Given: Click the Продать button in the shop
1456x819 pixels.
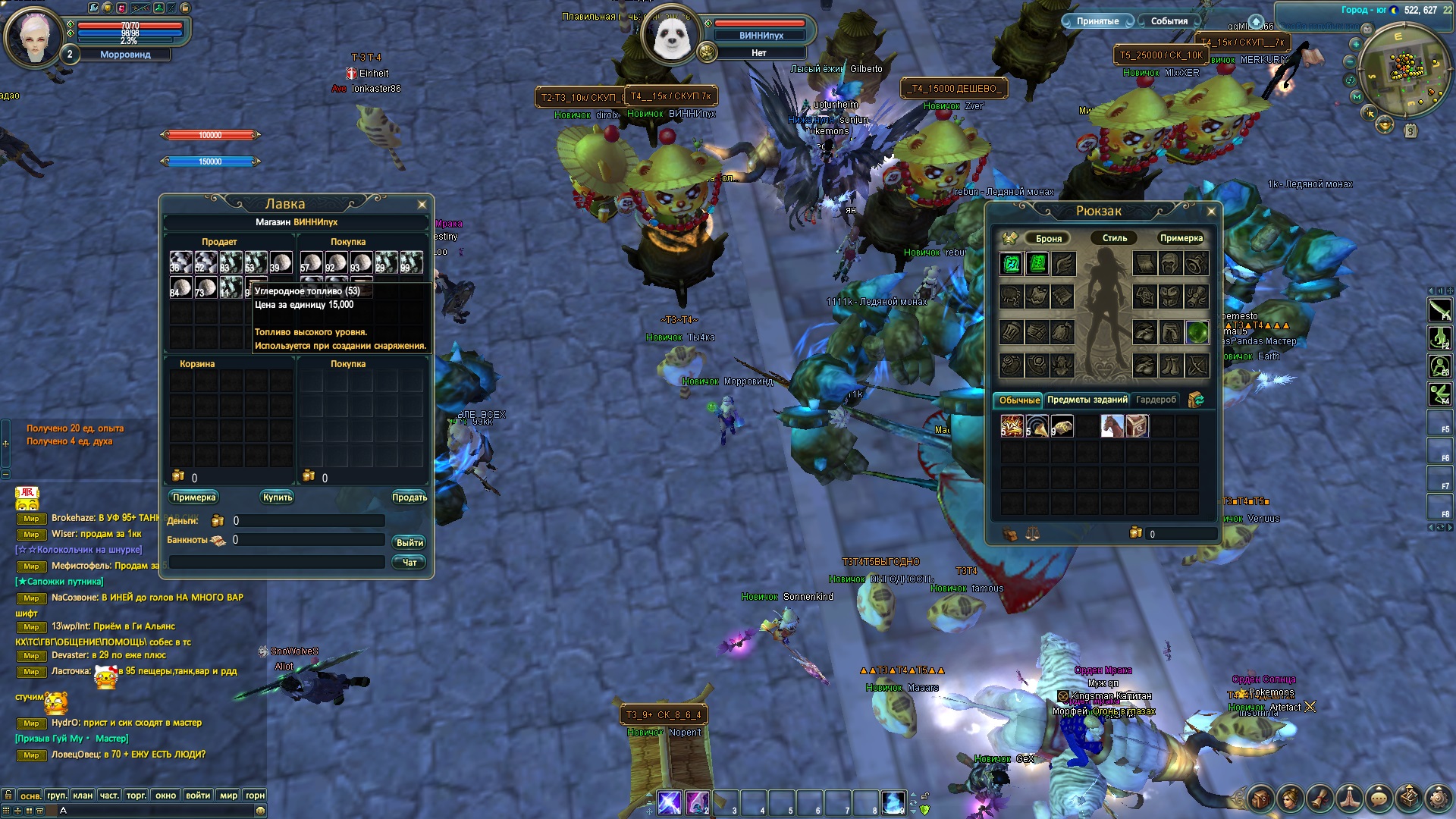Looking at the screenshot, I should pos(409,497).
